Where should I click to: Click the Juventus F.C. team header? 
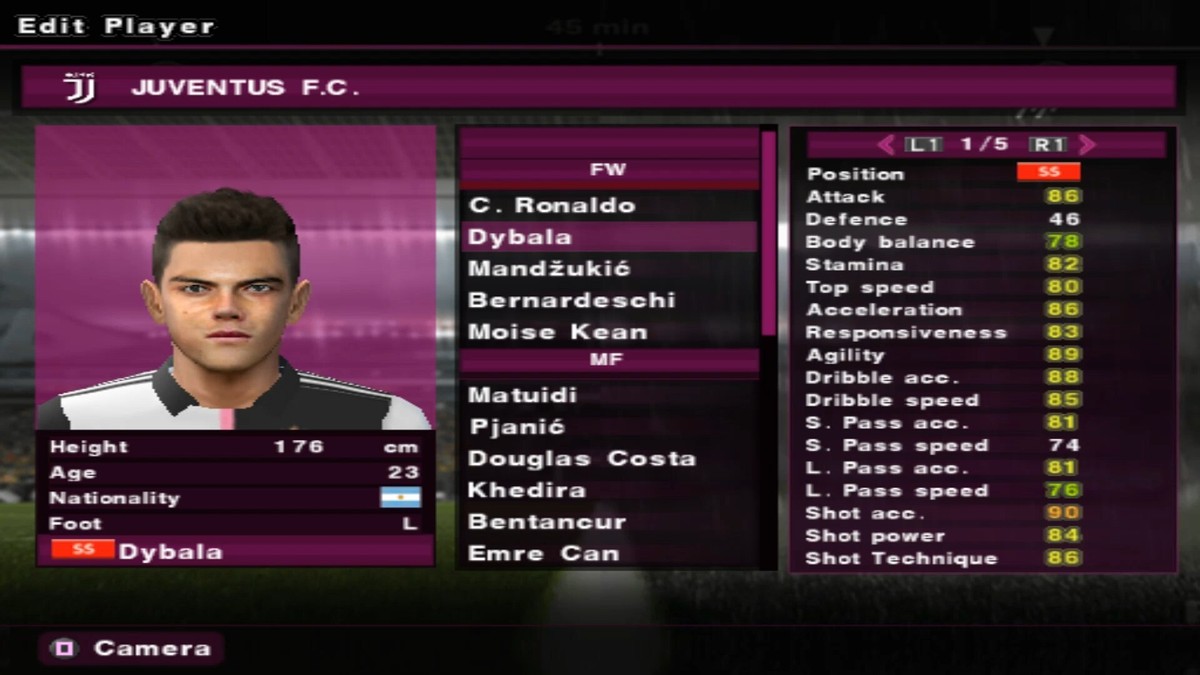click(x=598, y=88)
